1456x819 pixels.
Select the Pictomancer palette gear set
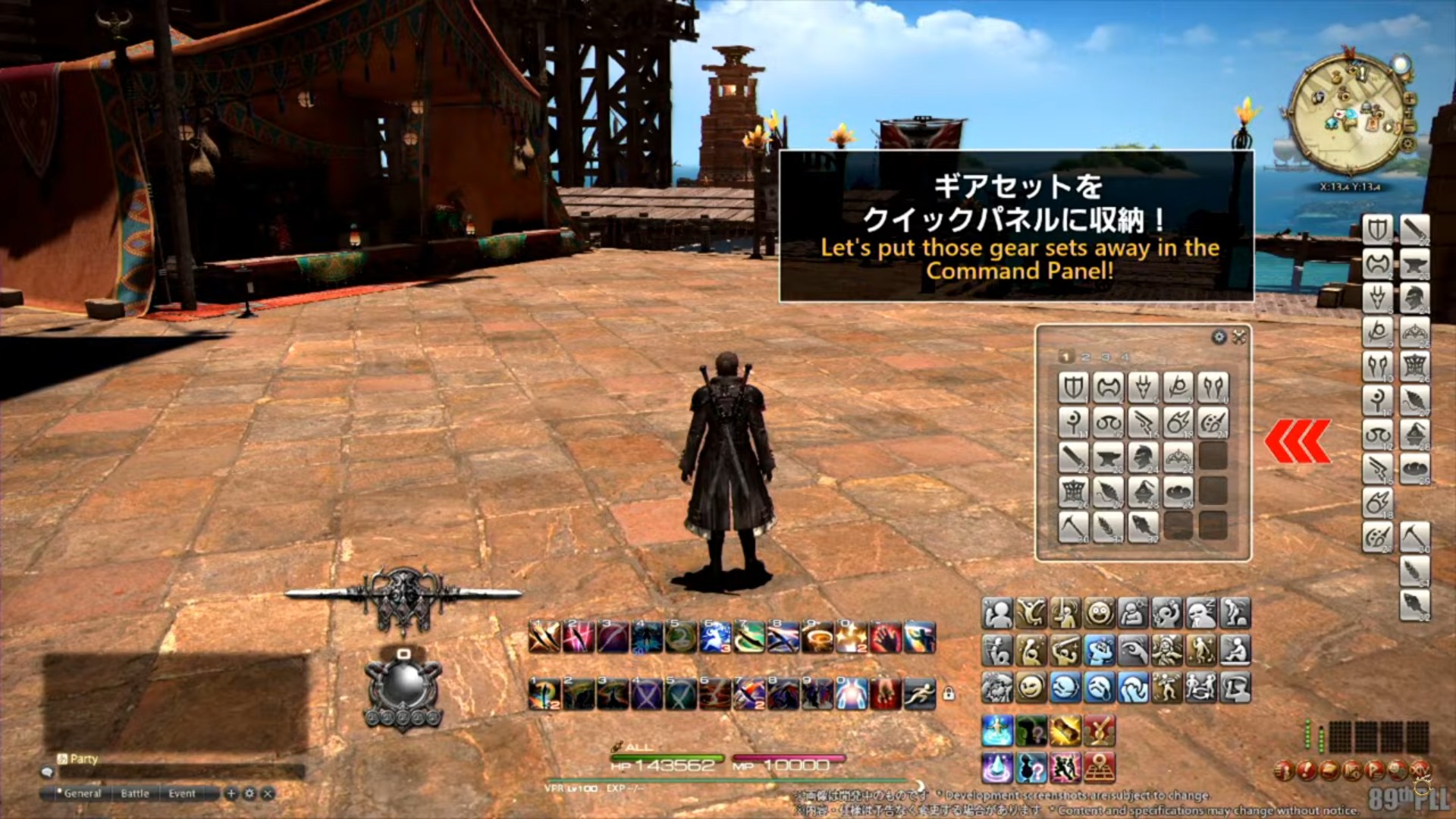click(1213, 423)
